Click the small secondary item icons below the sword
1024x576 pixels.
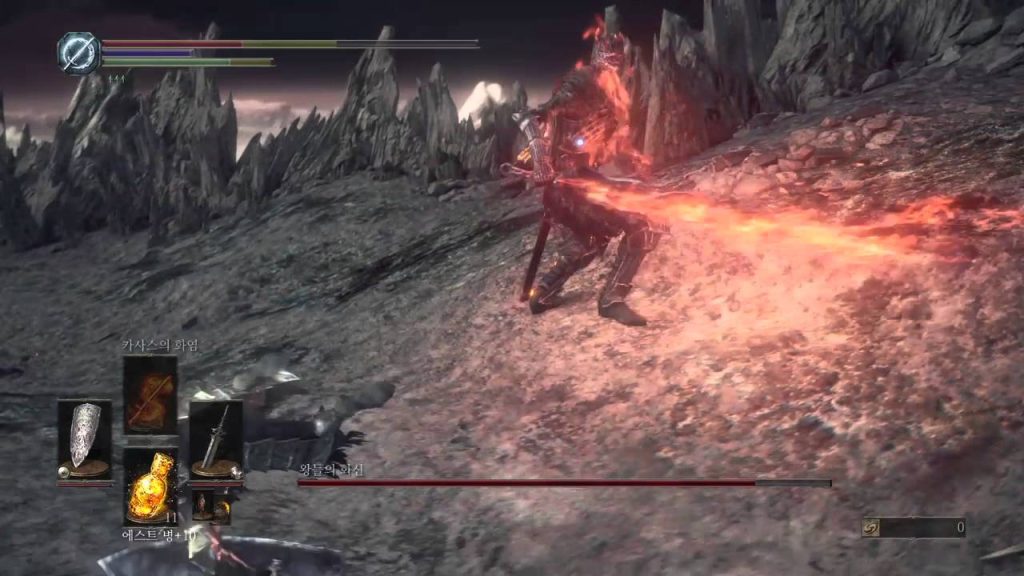(x=210, y=505)
